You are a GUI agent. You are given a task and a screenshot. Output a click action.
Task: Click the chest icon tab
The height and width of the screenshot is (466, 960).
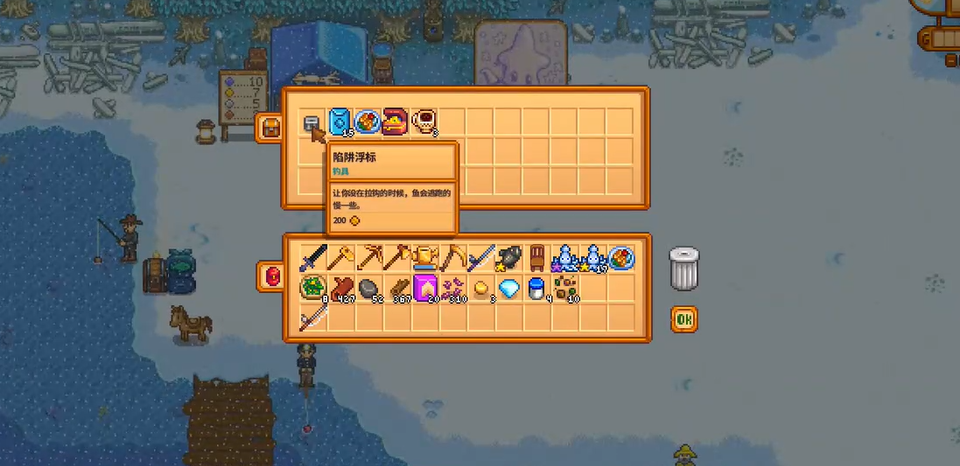pos(269,127)
